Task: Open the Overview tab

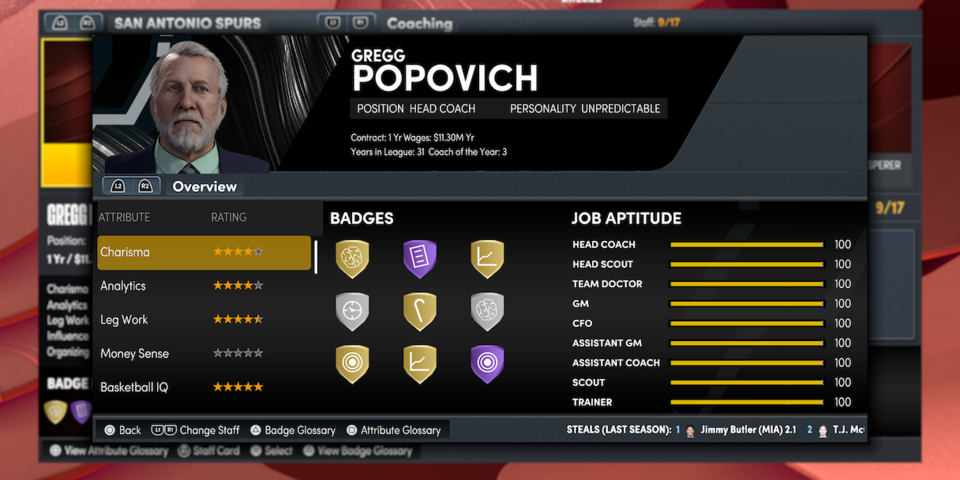Action: 204,187
